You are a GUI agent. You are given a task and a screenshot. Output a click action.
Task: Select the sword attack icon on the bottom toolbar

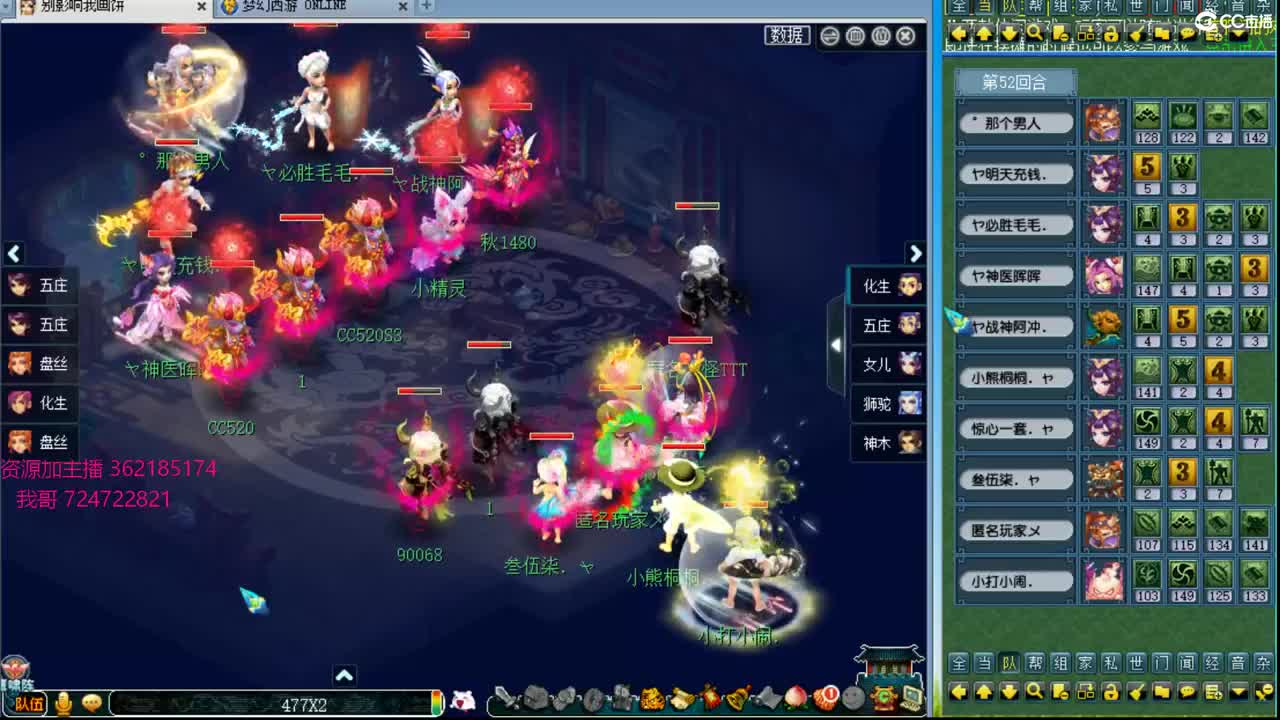pyautogui.click(x=504, y=697)
